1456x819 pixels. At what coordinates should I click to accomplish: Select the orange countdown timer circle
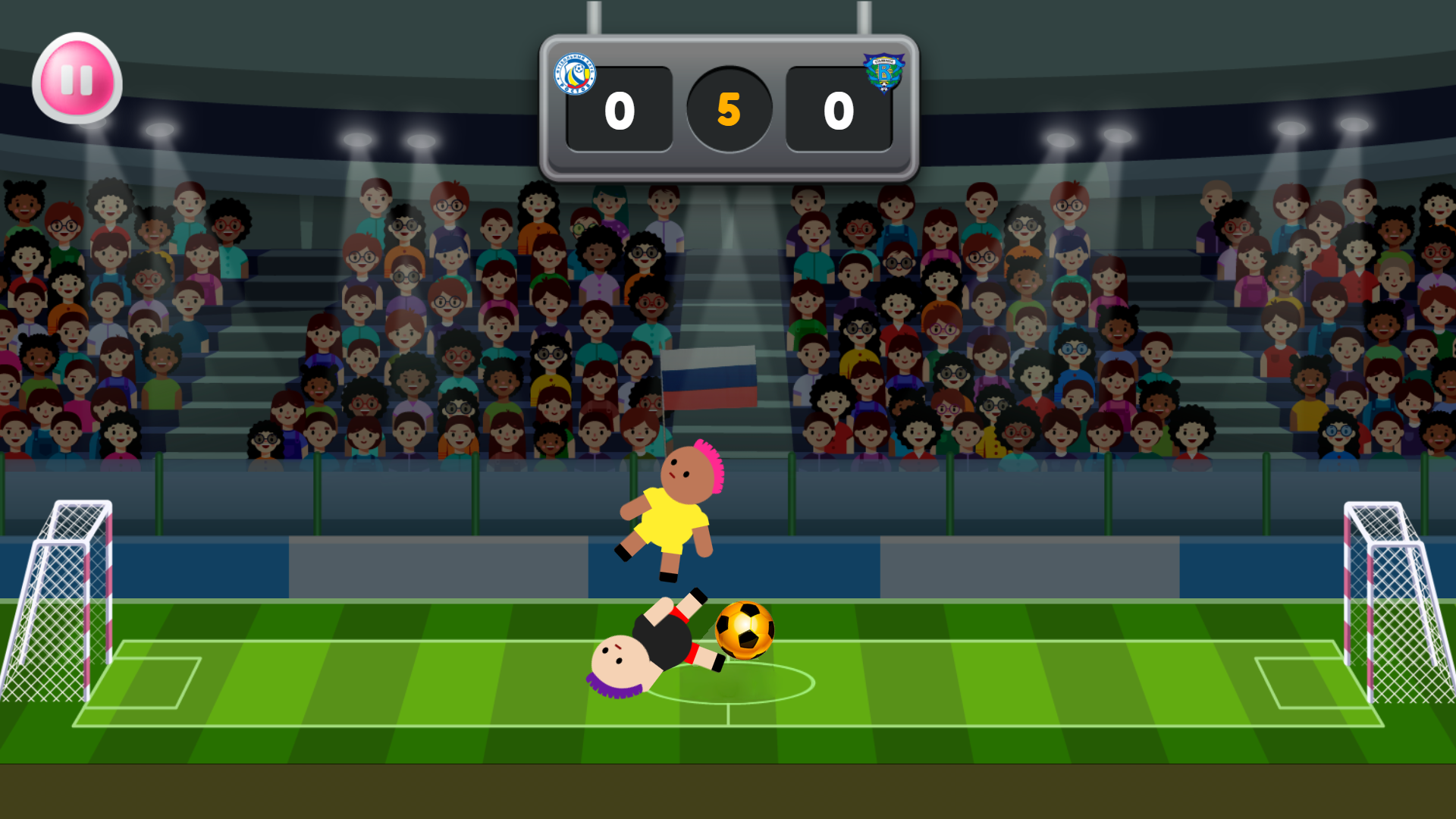pos(728,110)
